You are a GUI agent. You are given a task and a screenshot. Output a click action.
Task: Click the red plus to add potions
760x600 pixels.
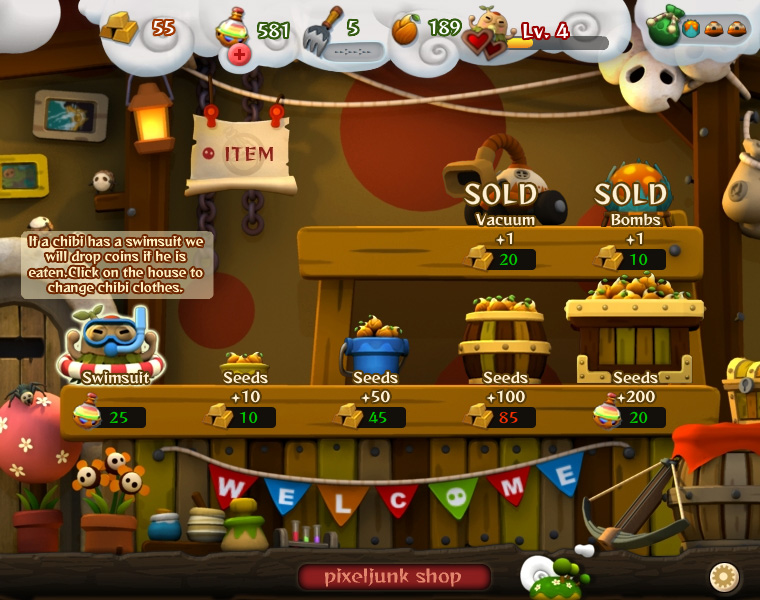click(x=239, y=54)
